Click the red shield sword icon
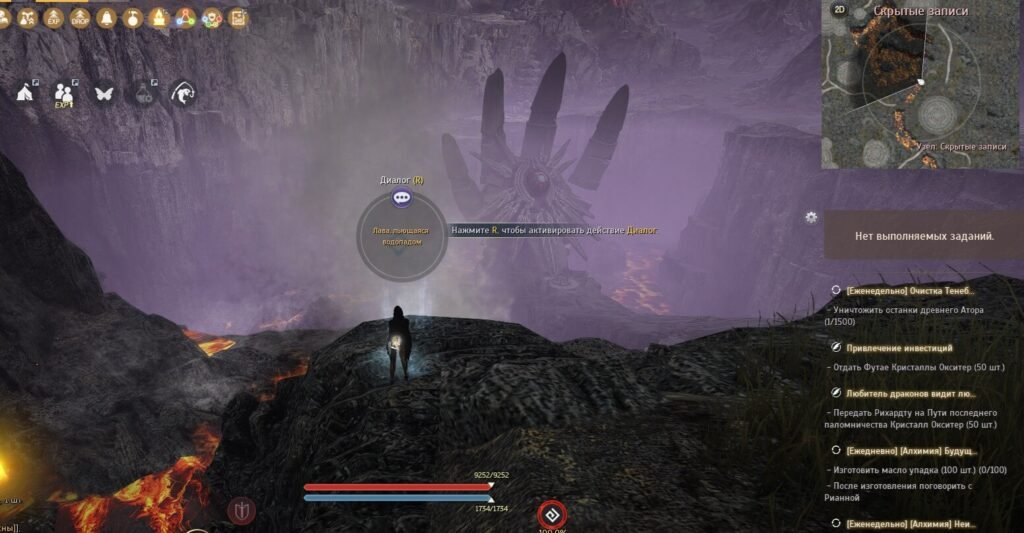Screen dimensions: 1024x533 (242, 510)
